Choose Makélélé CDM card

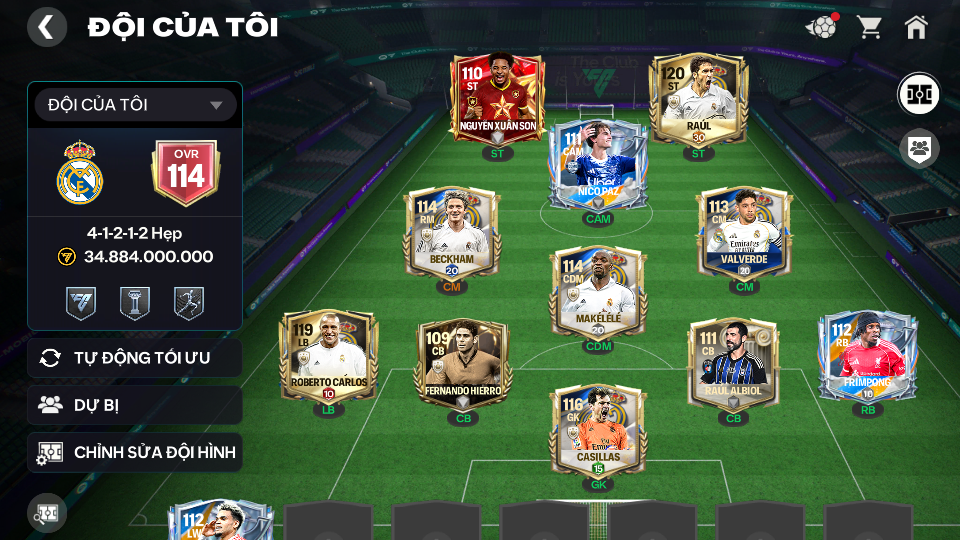(x=598, y=292)
